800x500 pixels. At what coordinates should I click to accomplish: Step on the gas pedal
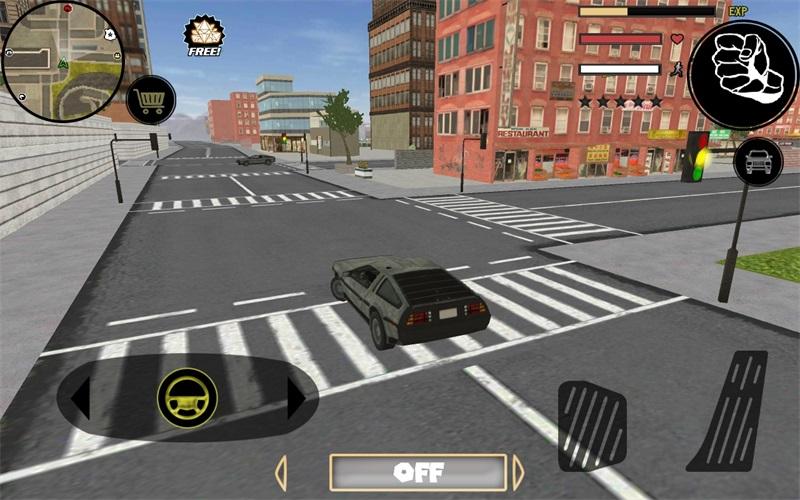pos(730,412)
